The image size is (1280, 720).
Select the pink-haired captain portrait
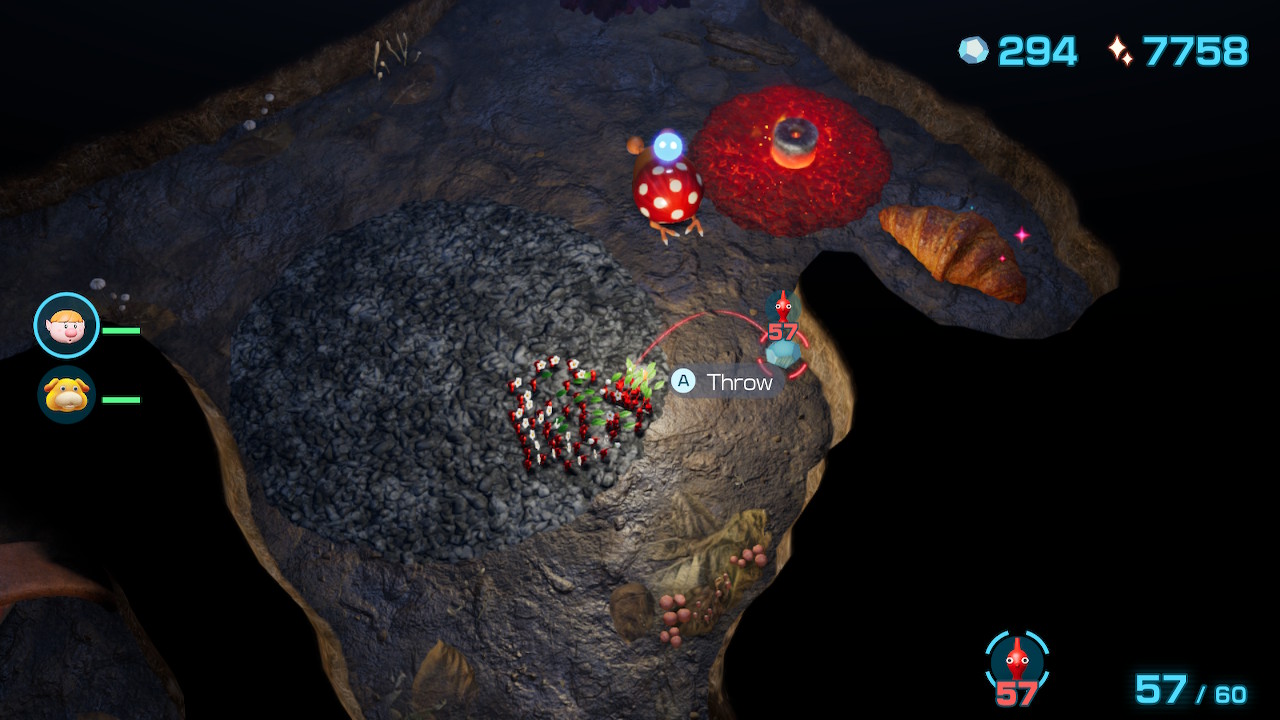pos(67,325)
